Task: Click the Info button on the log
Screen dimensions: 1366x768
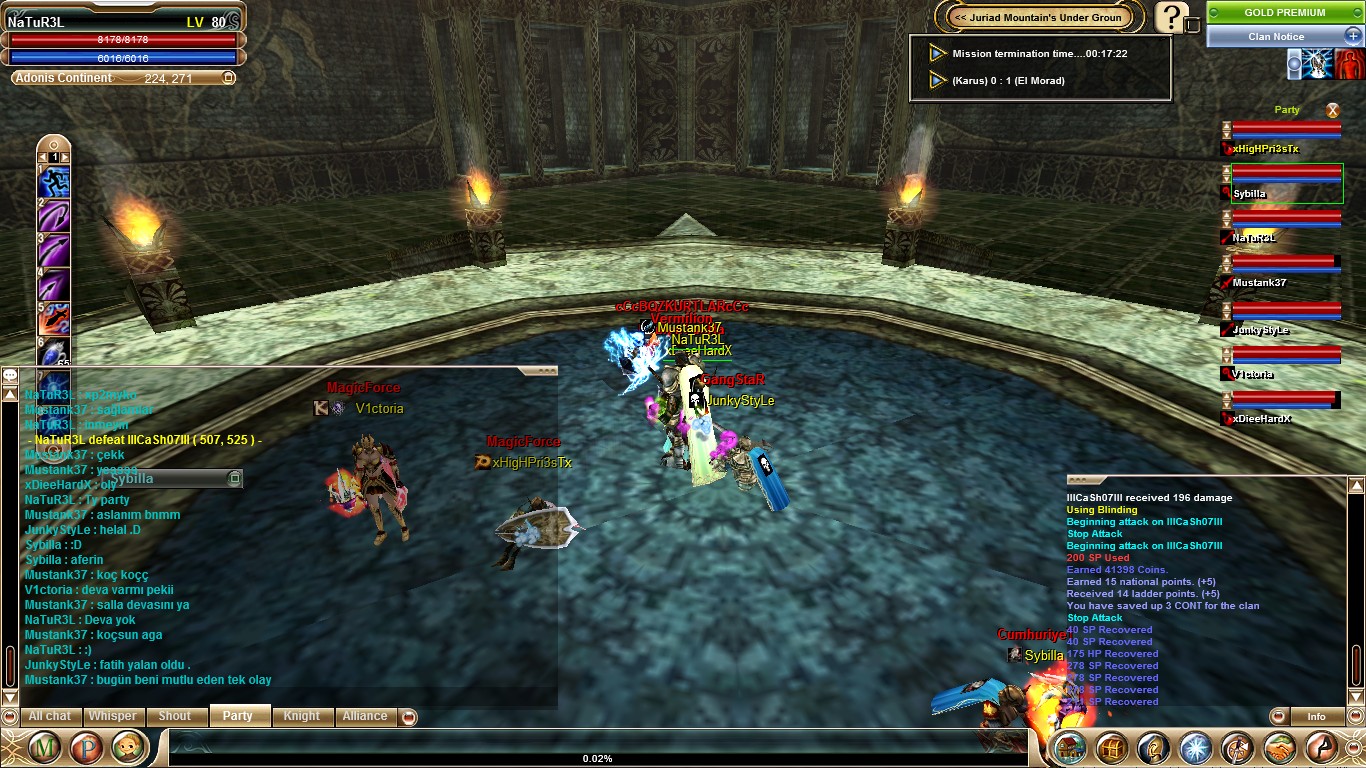Action: [1316, 716]
